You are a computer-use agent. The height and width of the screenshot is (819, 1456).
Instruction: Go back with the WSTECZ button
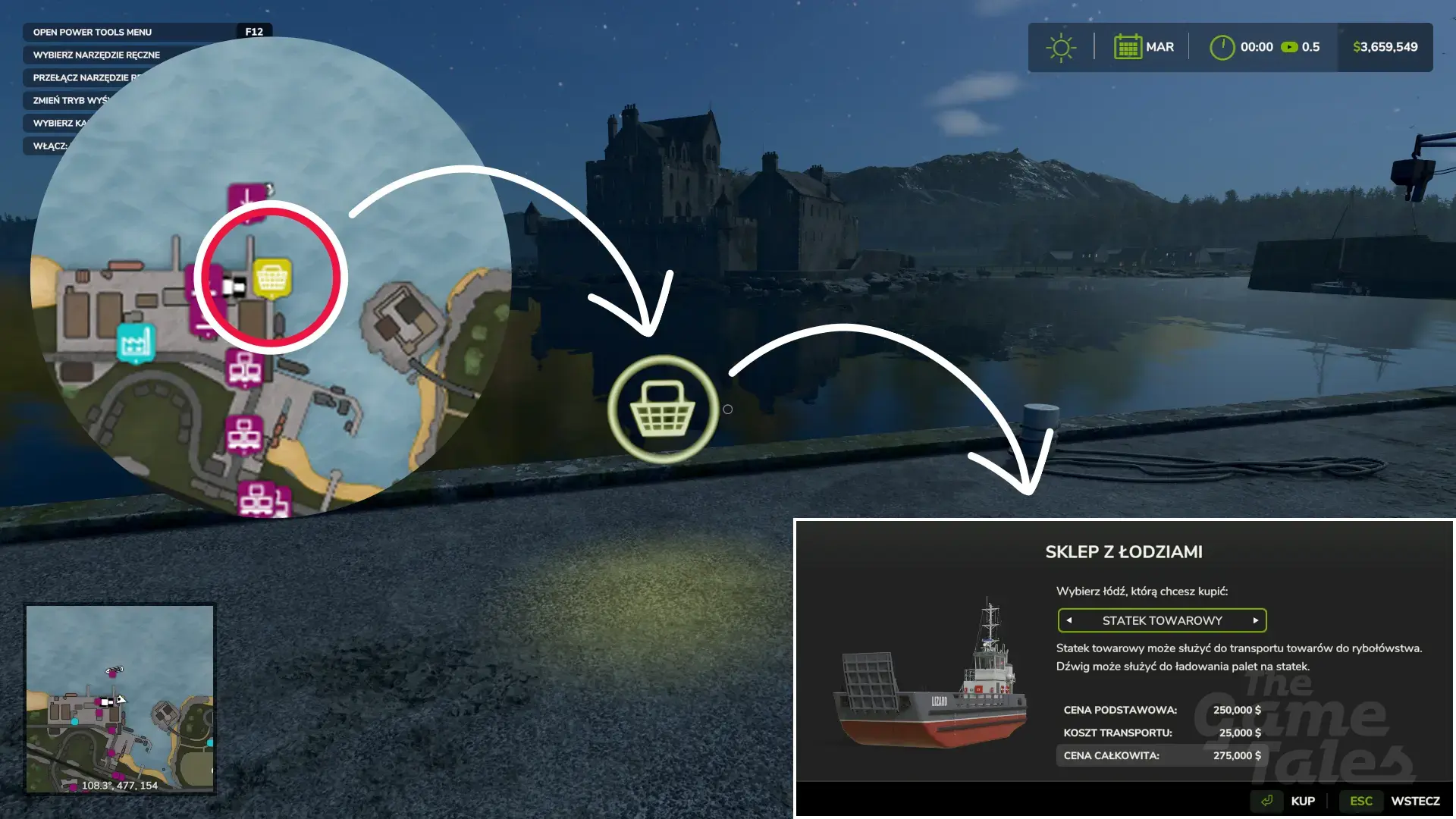click(1414, 801)
